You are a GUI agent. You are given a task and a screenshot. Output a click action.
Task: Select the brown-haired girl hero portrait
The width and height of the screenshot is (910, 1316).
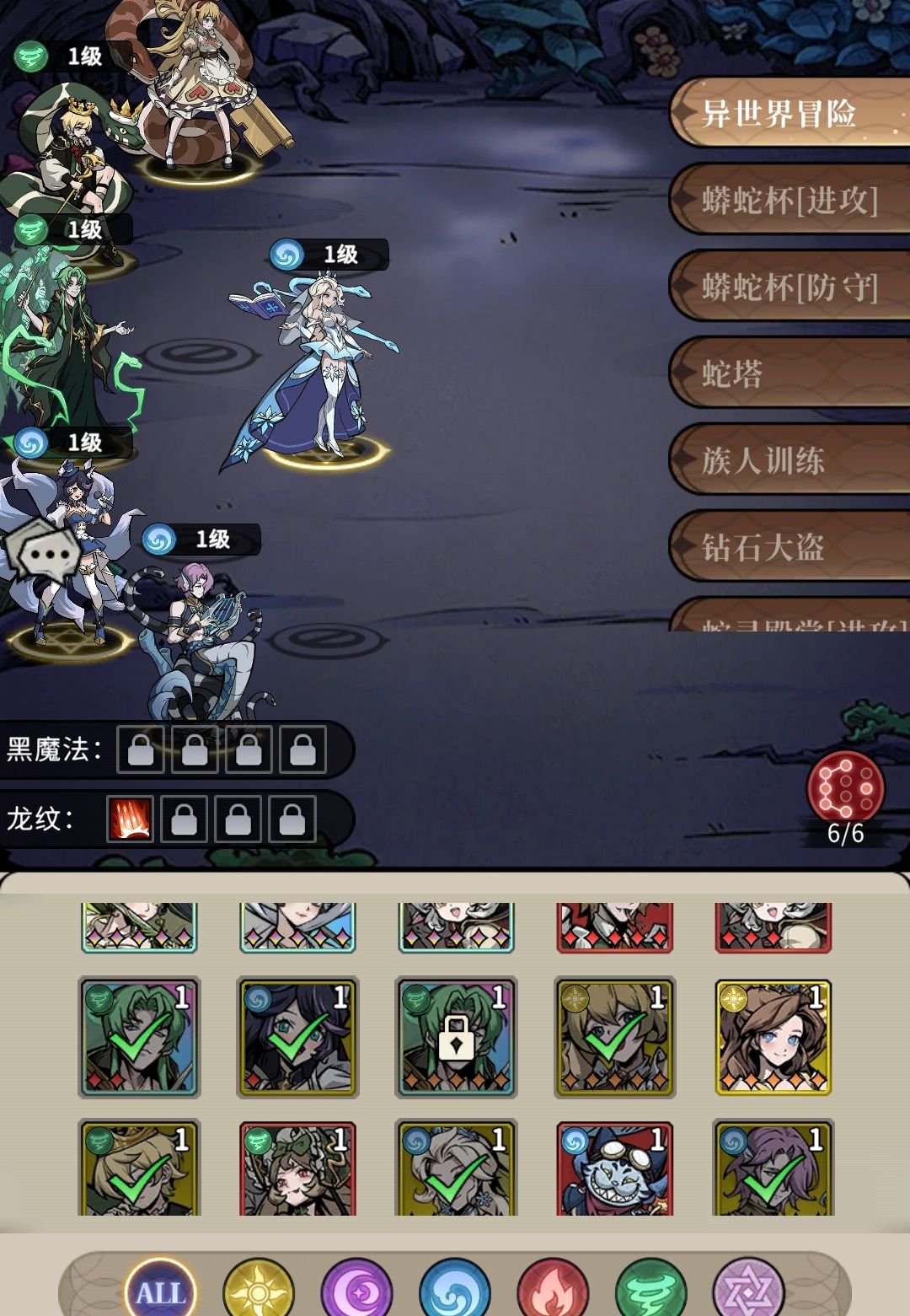click(x=773, y=1037)
